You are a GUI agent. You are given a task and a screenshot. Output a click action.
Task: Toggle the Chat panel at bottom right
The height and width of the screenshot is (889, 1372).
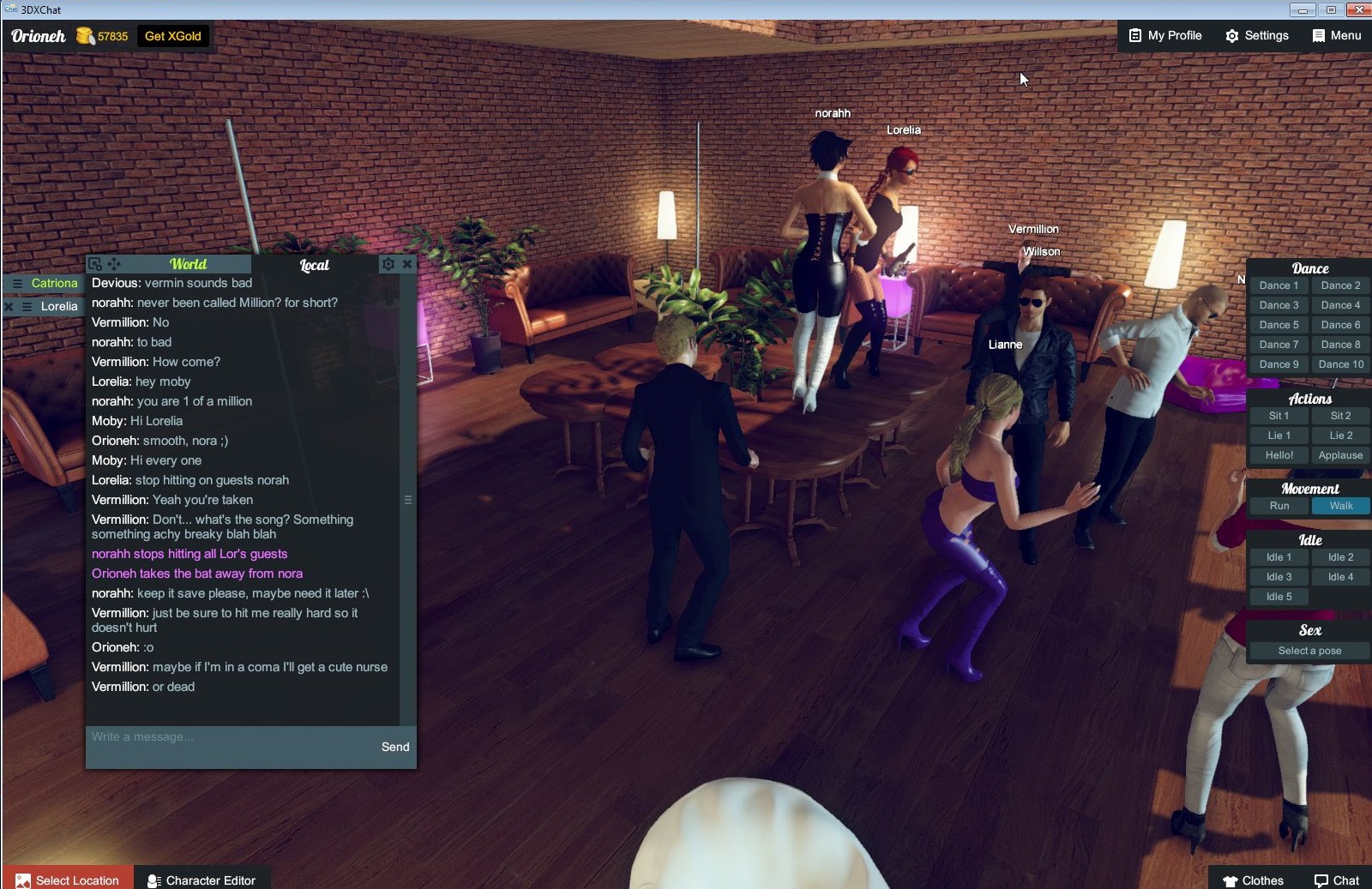(x=1335, y=880)
